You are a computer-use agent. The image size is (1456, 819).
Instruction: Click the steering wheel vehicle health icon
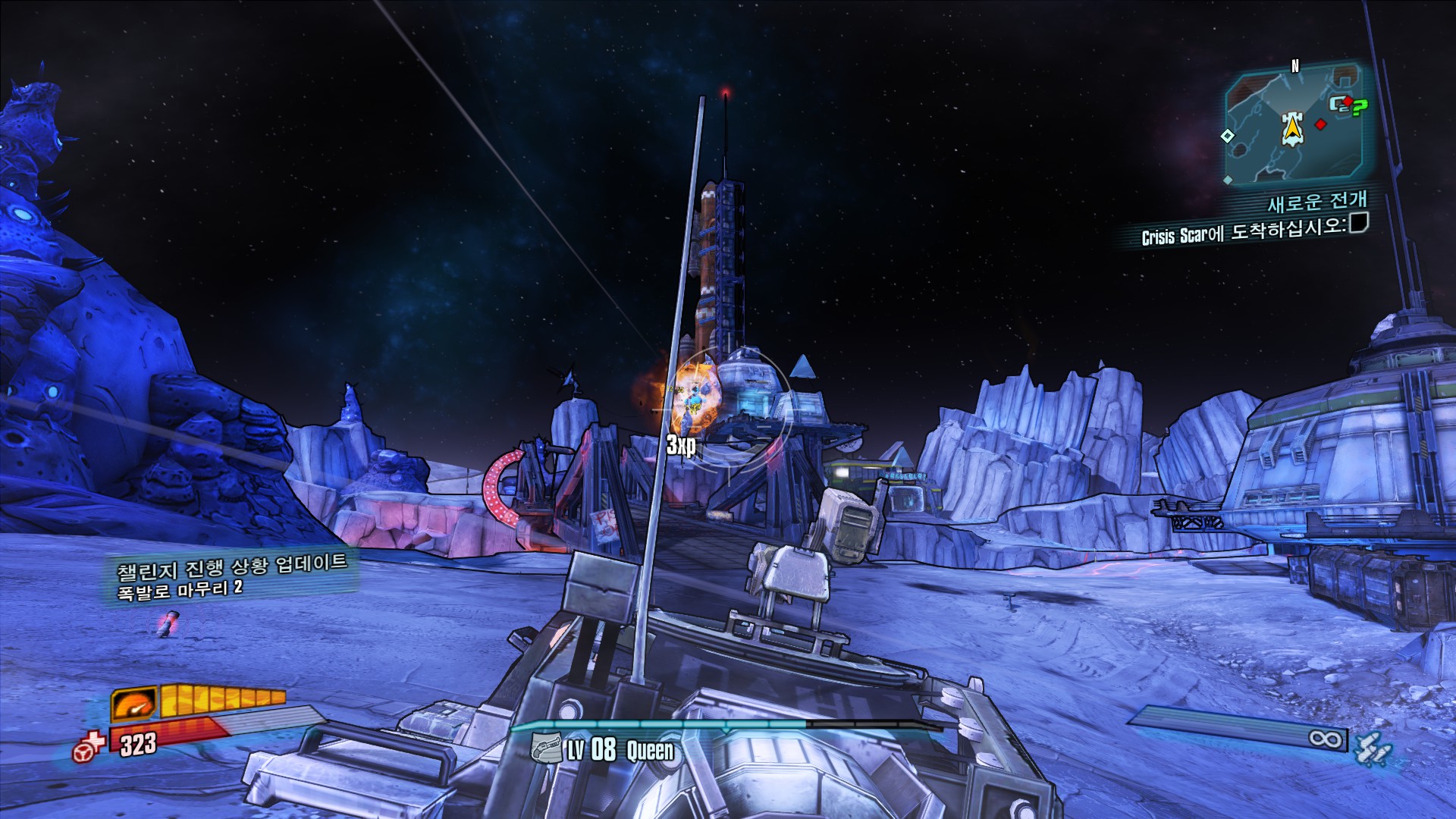86,749
